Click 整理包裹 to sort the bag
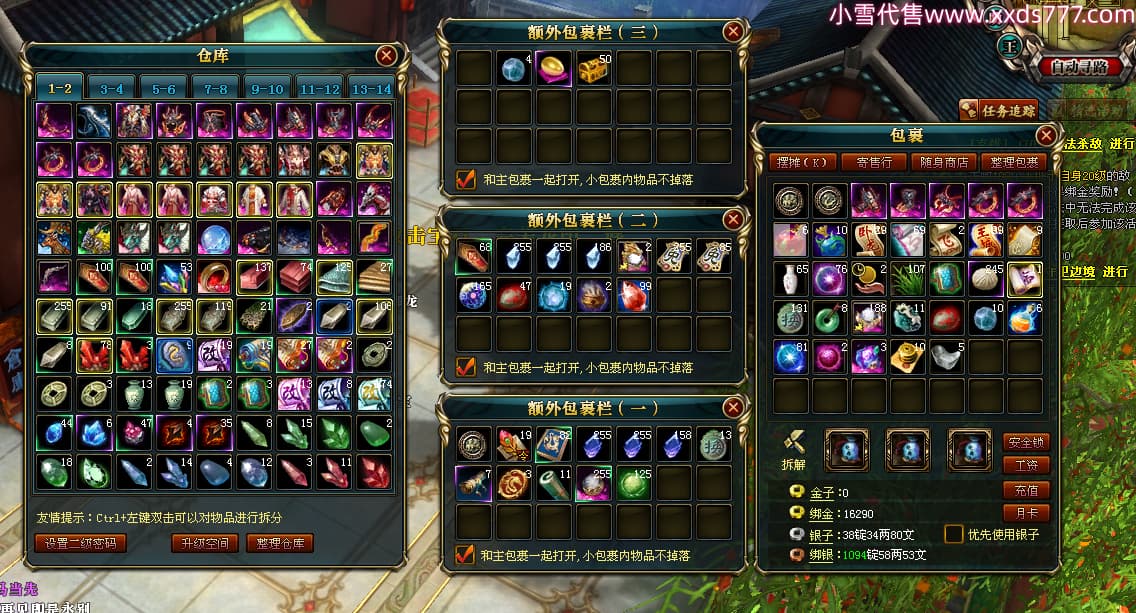Viewport: 1136px width, 613px height. pyautogui.click(x=1013, y=162)
